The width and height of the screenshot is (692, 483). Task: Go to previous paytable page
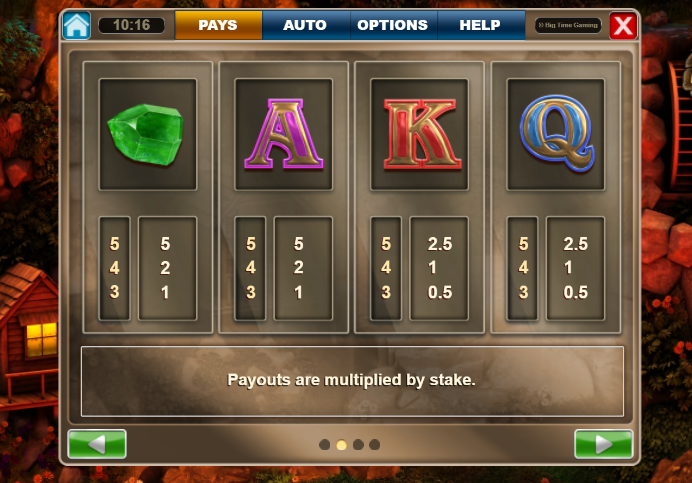pyautogui.click(x=97, y=444)
